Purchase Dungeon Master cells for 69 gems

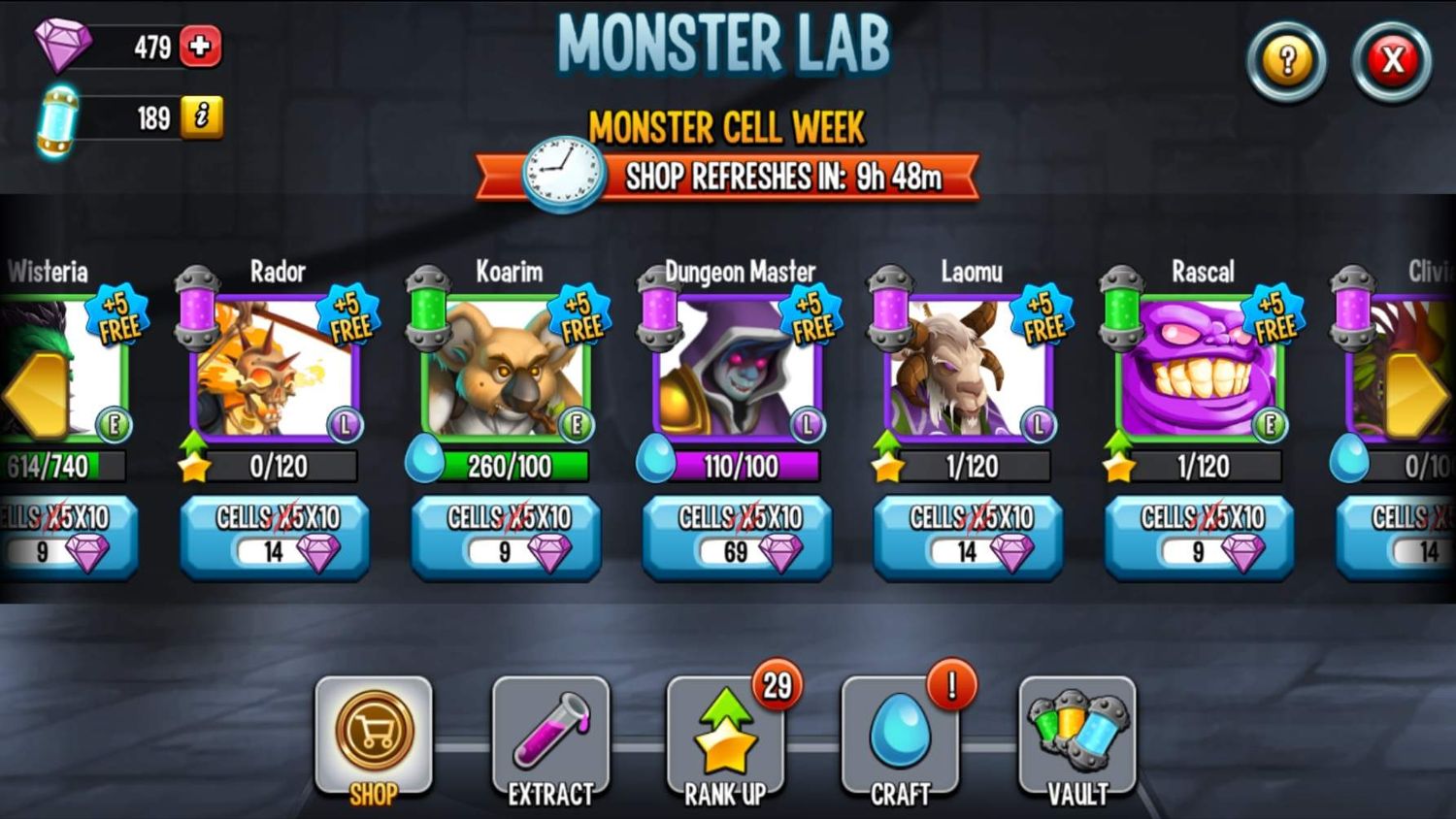[735, 539]
